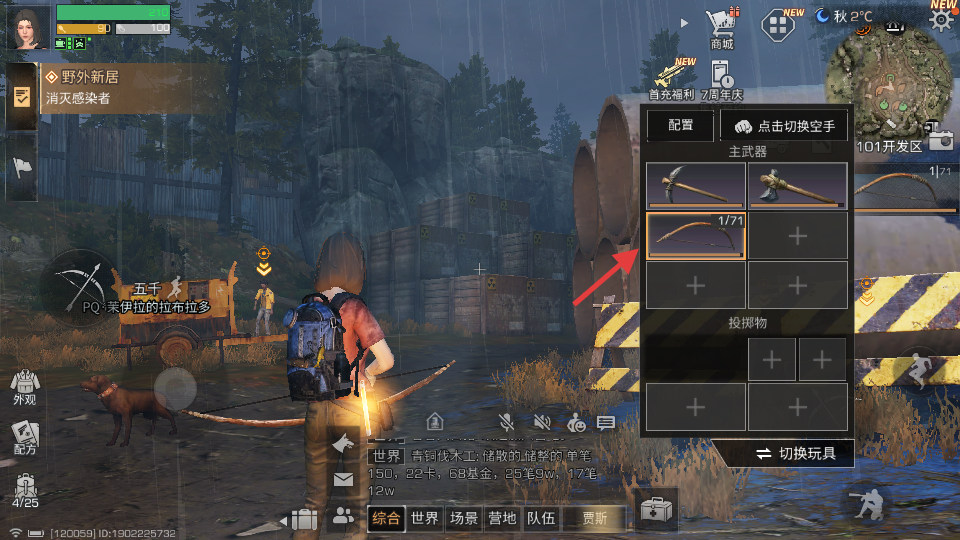Switch to bare hands via 点击切换空手
The width and height of the screenshot is (960, 540).
[x=785, y=126]
